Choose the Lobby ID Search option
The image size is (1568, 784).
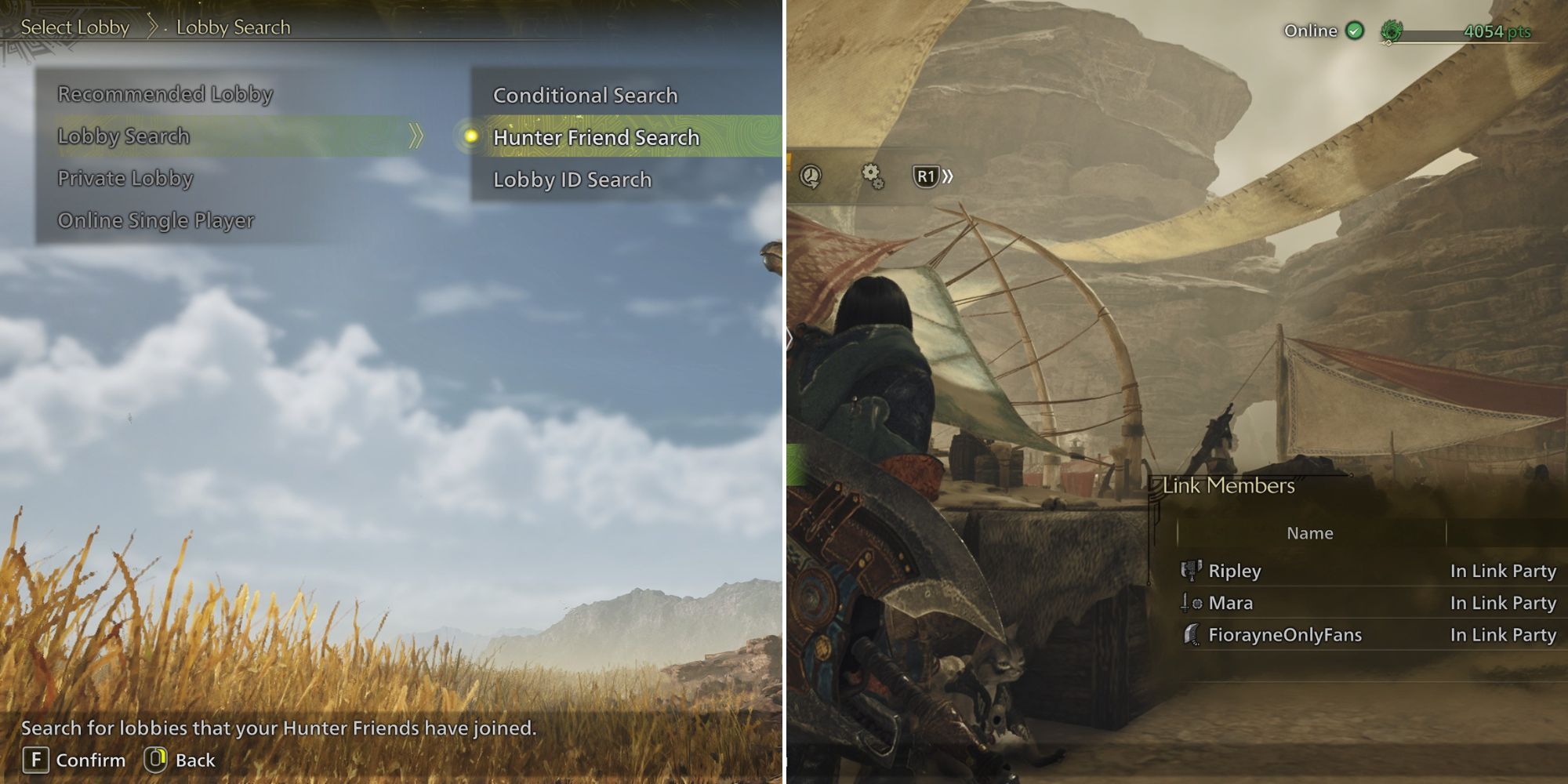point(572,180)
